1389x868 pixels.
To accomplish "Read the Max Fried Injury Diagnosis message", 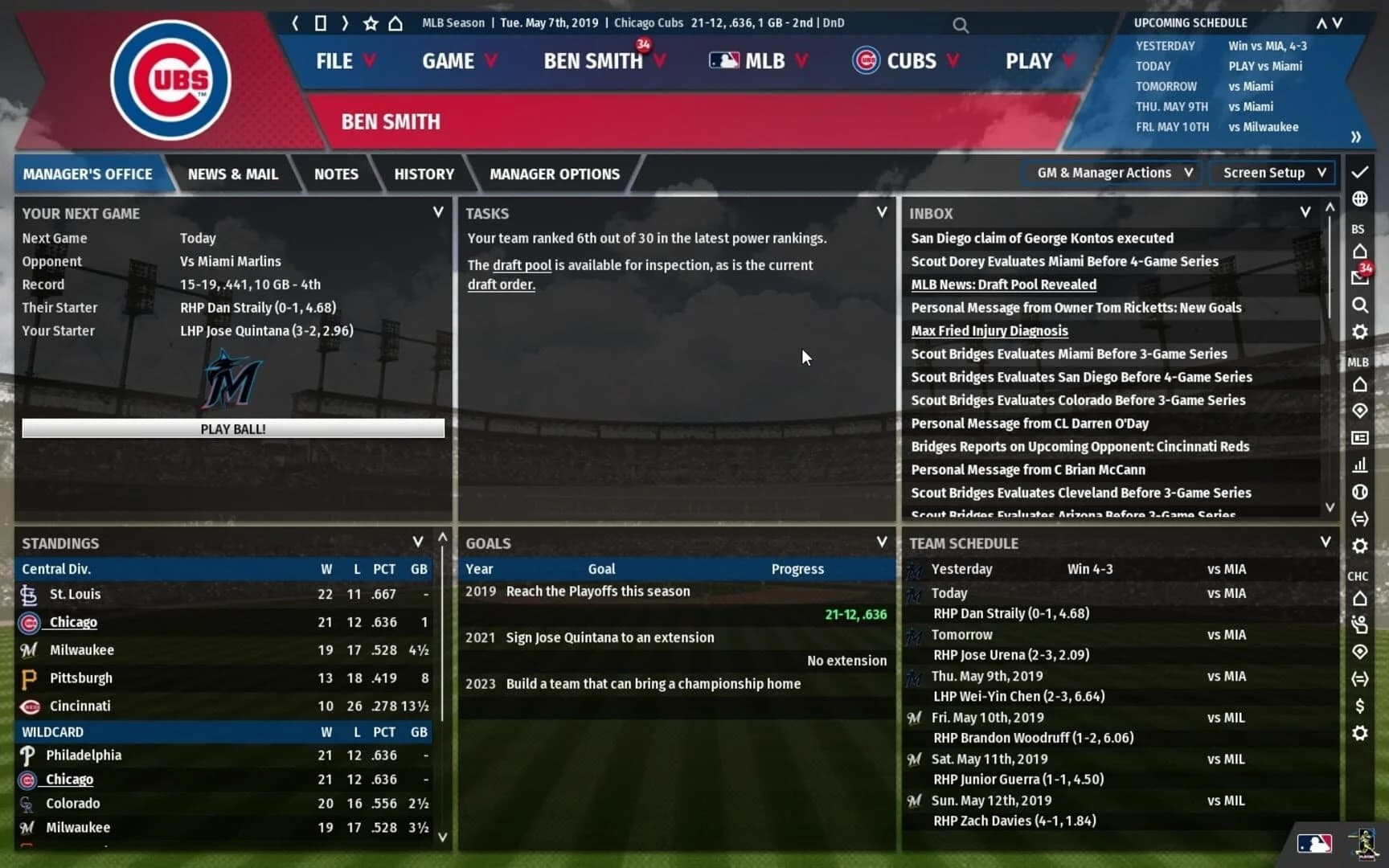I will (989, 330).
